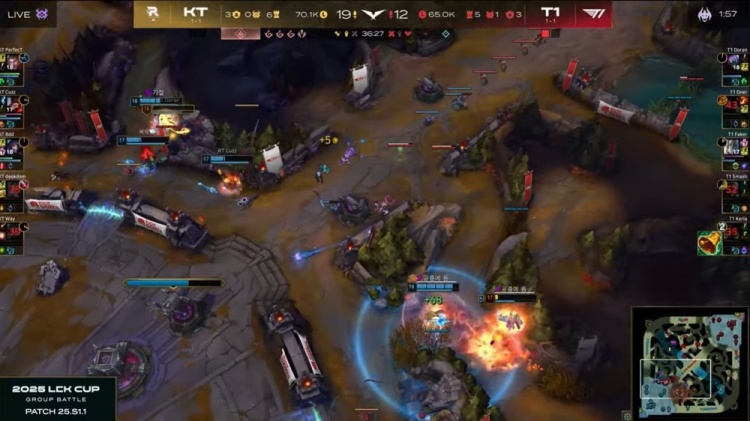Click the 2025 LCK Cup patch banner
The width and height of the screenshot is (750, 421).
tap(57, 398)
